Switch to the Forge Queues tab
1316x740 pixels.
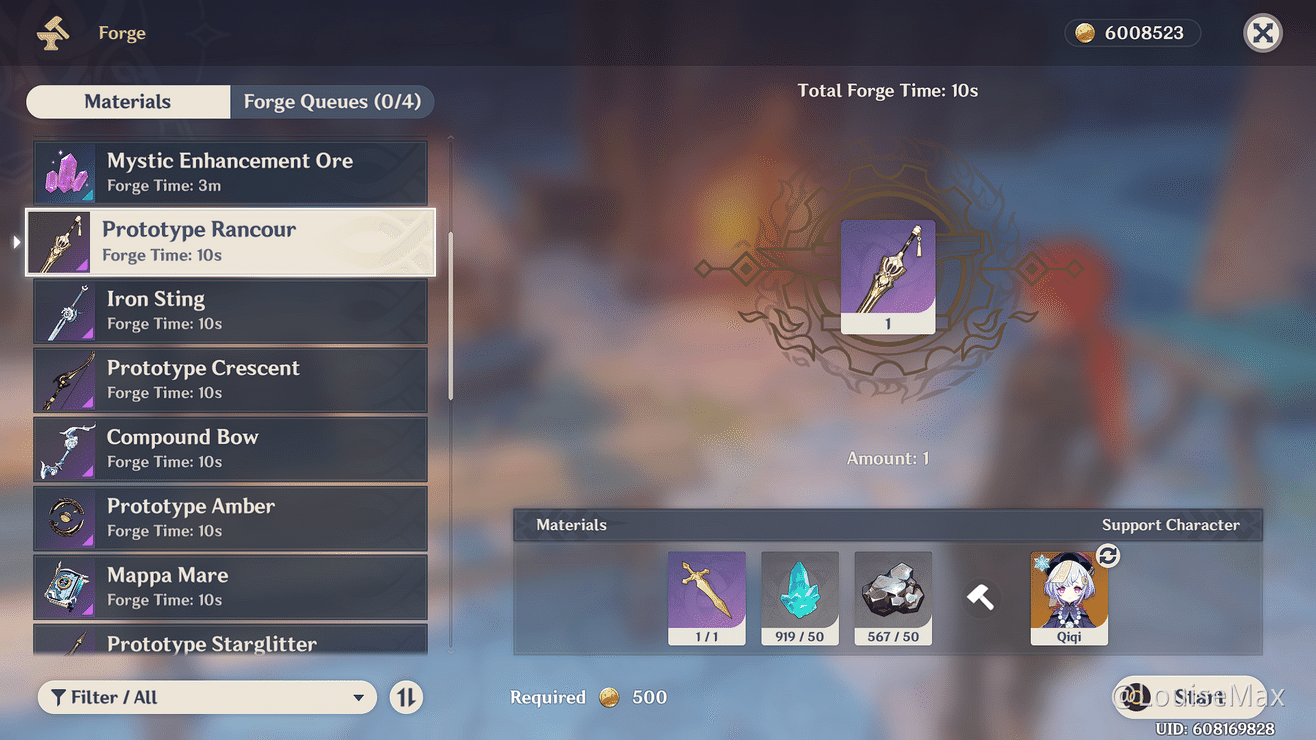click(x=332, y=101)
